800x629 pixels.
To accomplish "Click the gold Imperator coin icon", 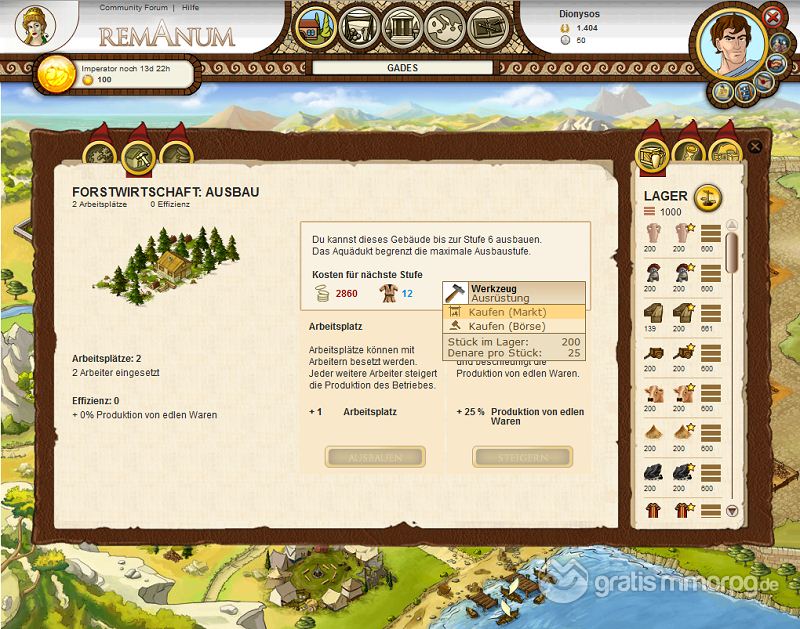I will (55, 75).
